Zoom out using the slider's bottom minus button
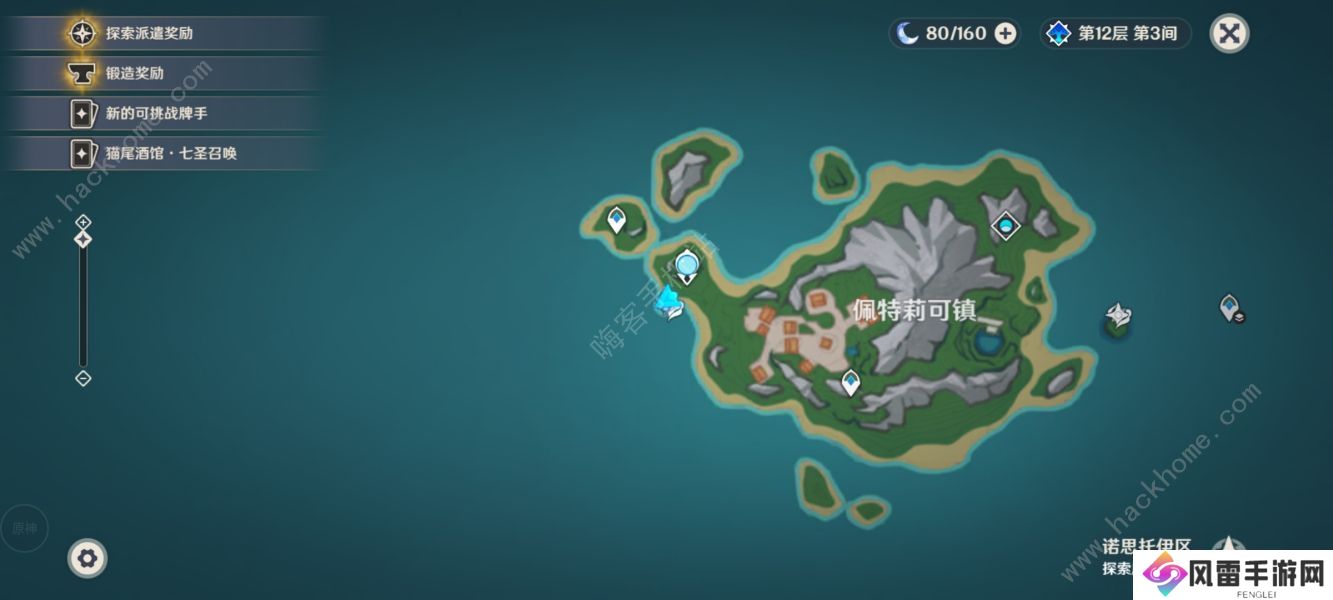This screenshot has width=1333, height=600. coord(83,378)
